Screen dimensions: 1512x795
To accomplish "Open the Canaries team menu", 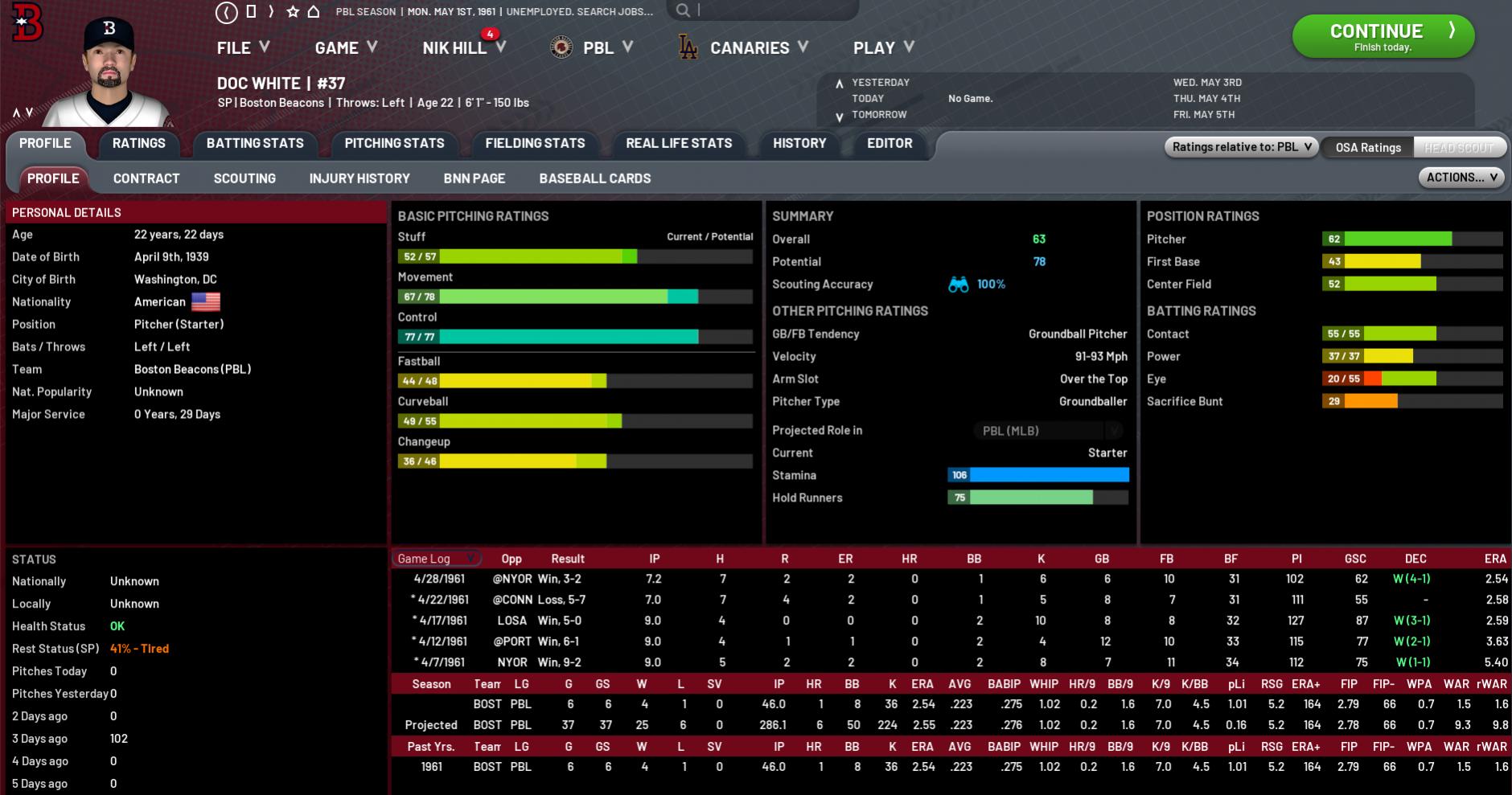I will 749,48.
